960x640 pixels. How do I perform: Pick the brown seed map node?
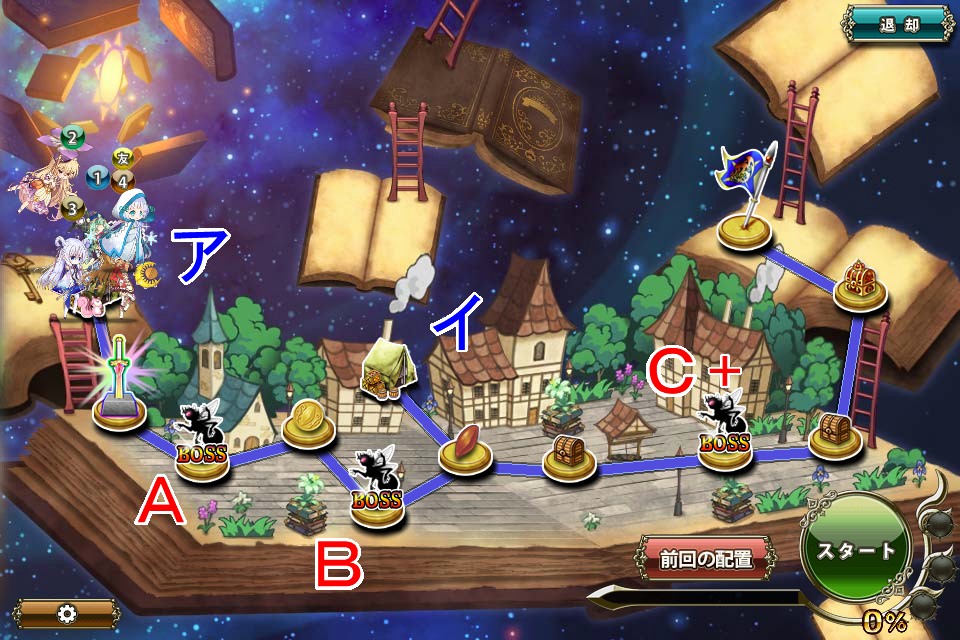[x=465, y=448]
